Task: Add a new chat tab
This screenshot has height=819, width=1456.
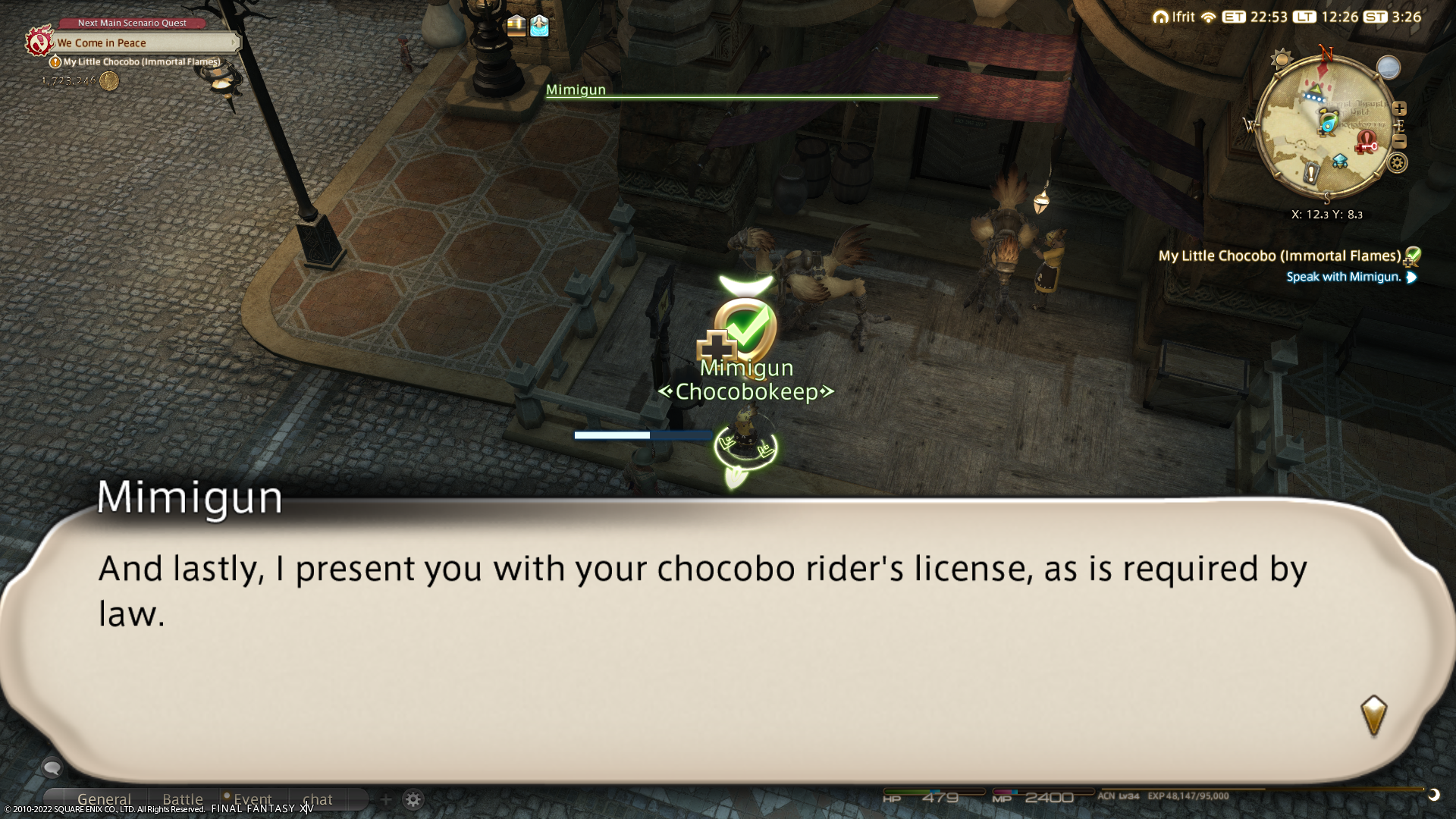Action: 386,799
